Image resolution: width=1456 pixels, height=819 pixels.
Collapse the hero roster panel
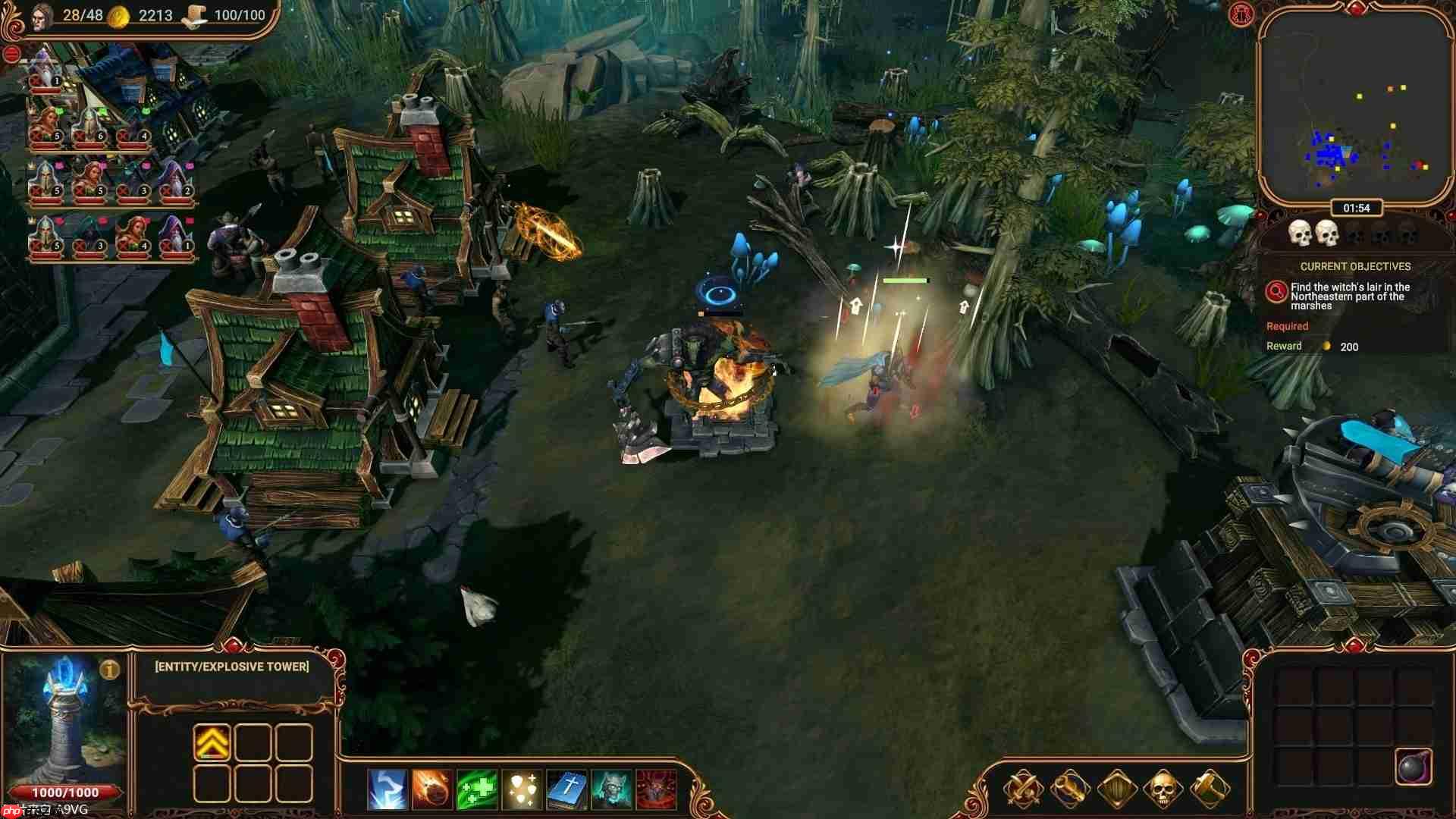coord(11,53)
